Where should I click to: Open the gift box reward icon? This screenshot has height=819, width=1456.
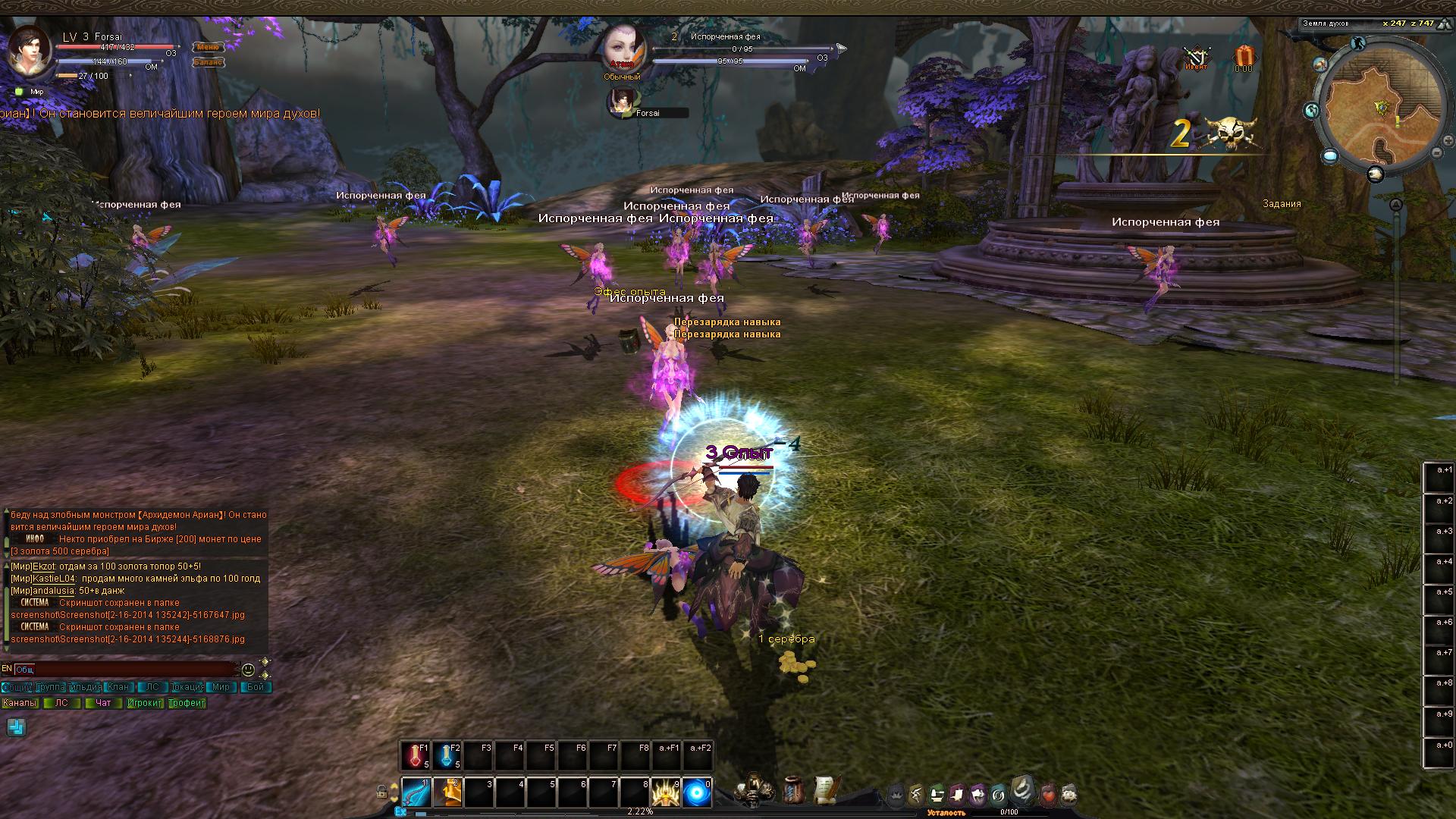[x=1244, y=57]
